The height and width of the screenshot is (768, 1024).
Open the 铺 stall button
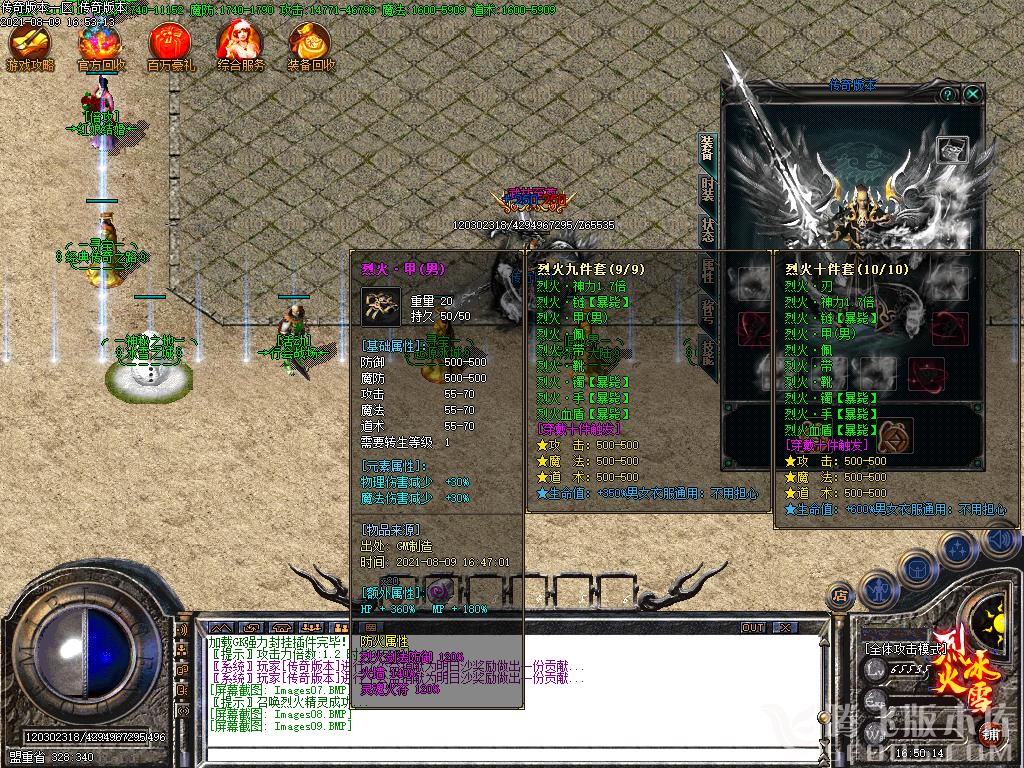click(x=990, y=731)
